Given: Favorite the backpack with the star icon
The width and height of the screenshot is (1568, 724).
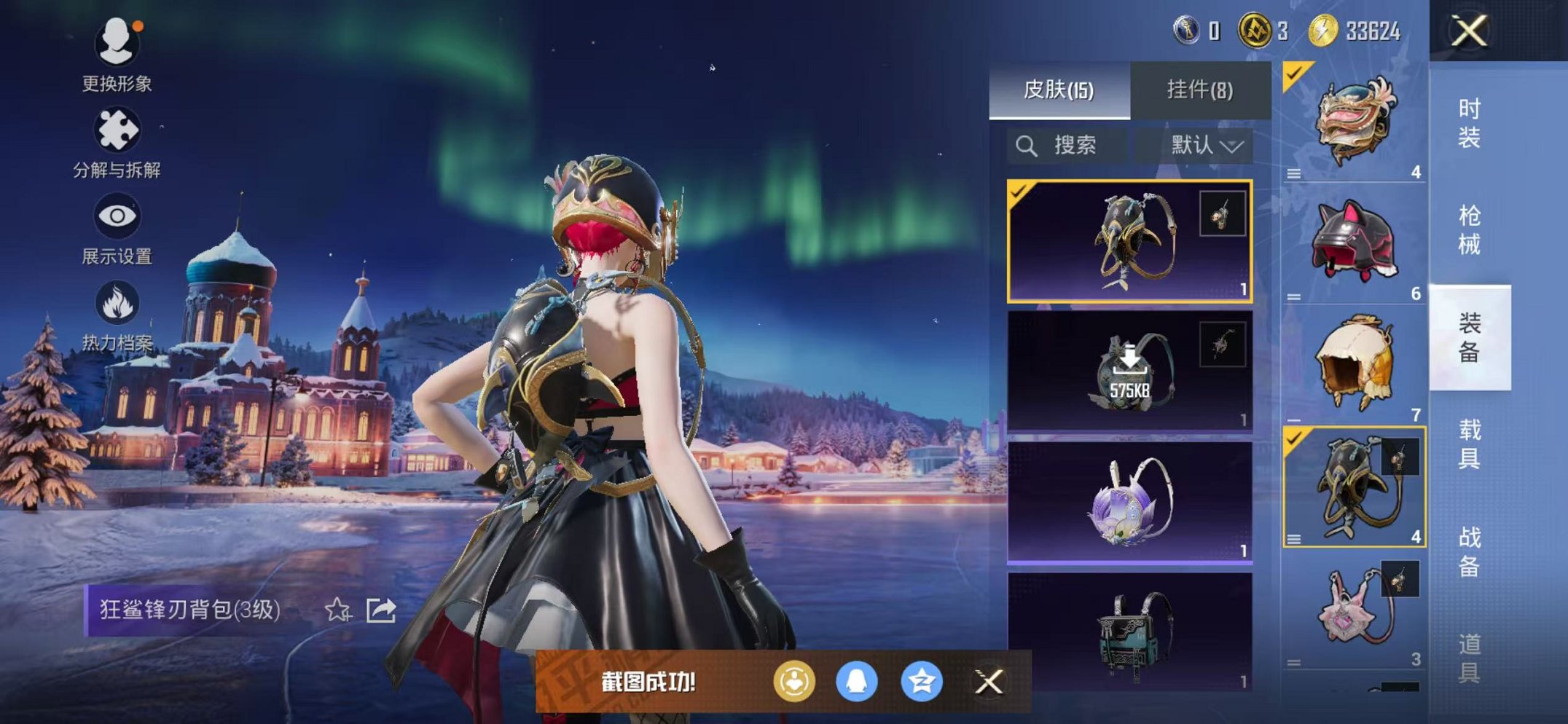Looking at the screenshot, I should click(x=337, y=610).
